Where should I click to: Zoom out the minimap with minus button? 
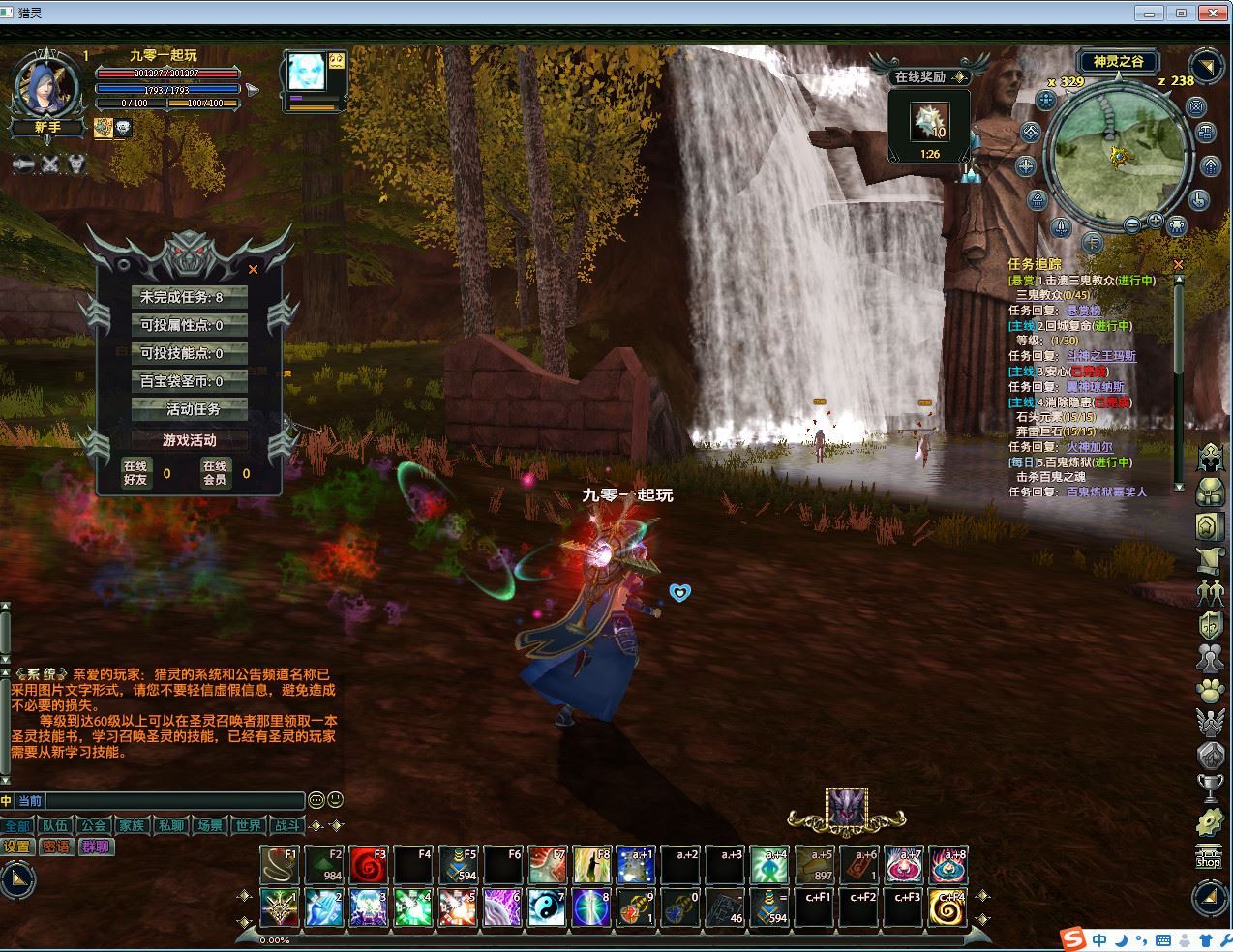[x=1131, y=224]
